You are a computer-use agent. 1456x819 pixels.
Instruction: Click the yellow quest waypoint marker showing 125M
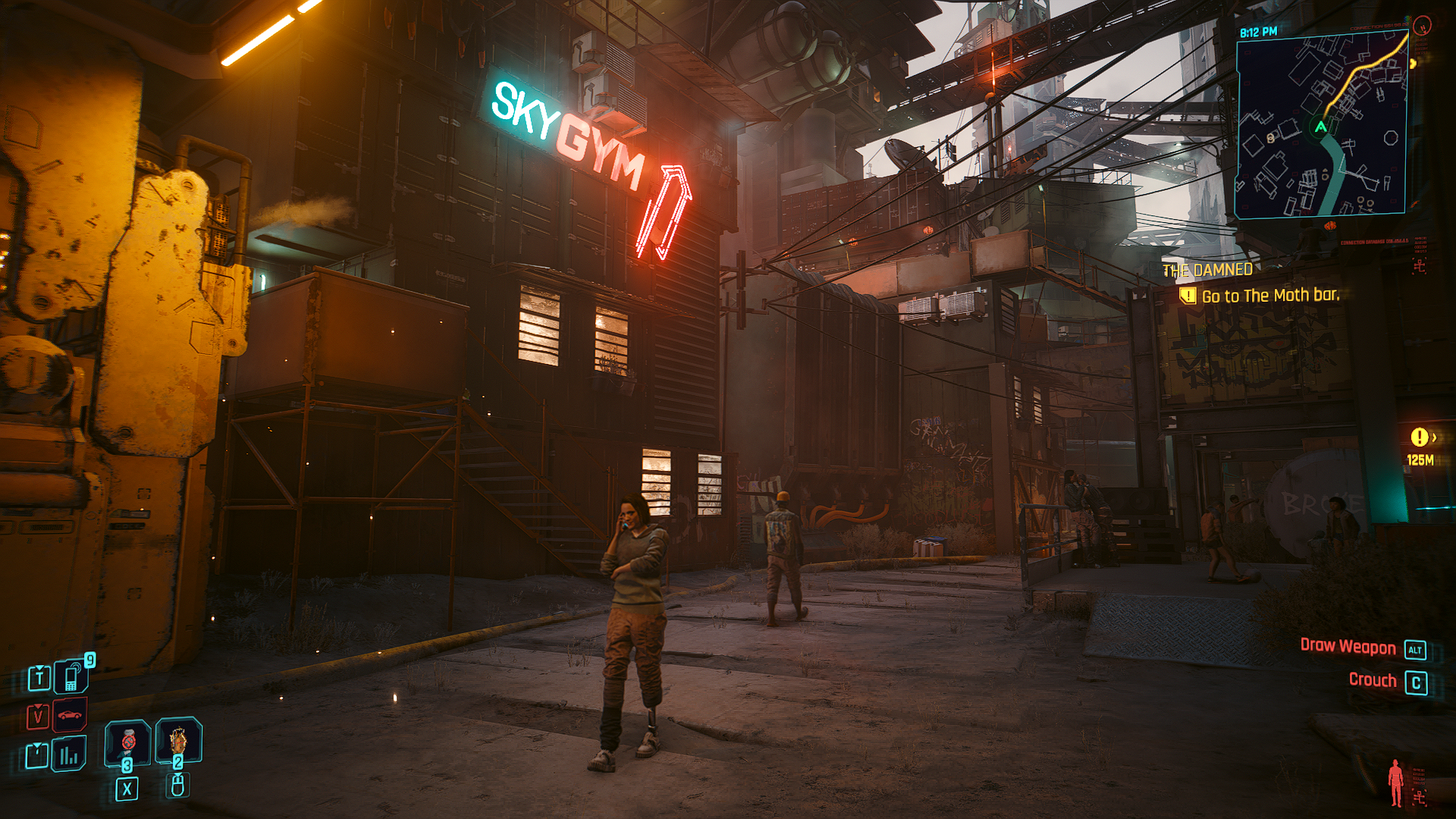pyautogui.click(x=1419, y=438)
